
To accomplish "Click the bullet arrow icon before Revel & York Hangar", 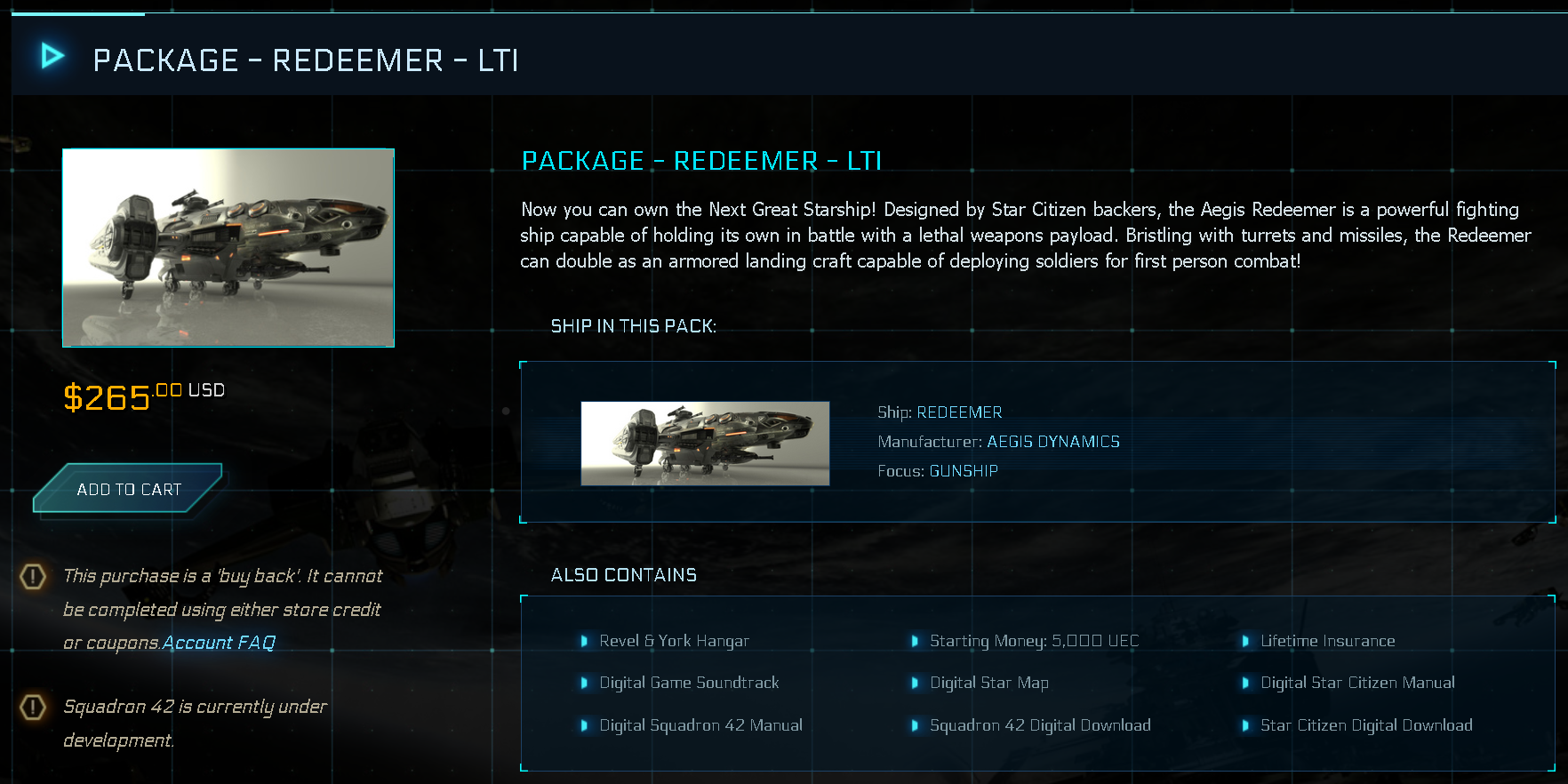I will pos(585,640).
